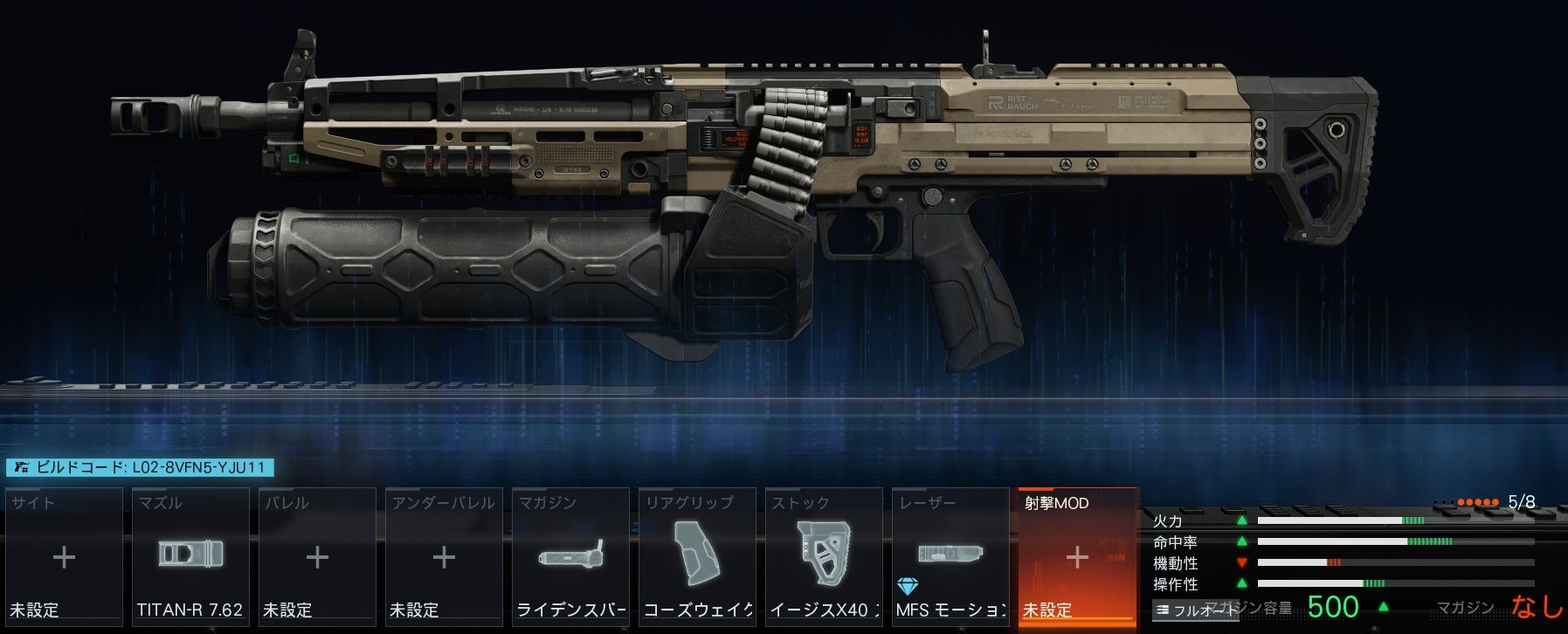The width and height of the screenshot is (1568, 634).
Task: Open the empty バレル (barrel) slot
Action: pos(317,556)
